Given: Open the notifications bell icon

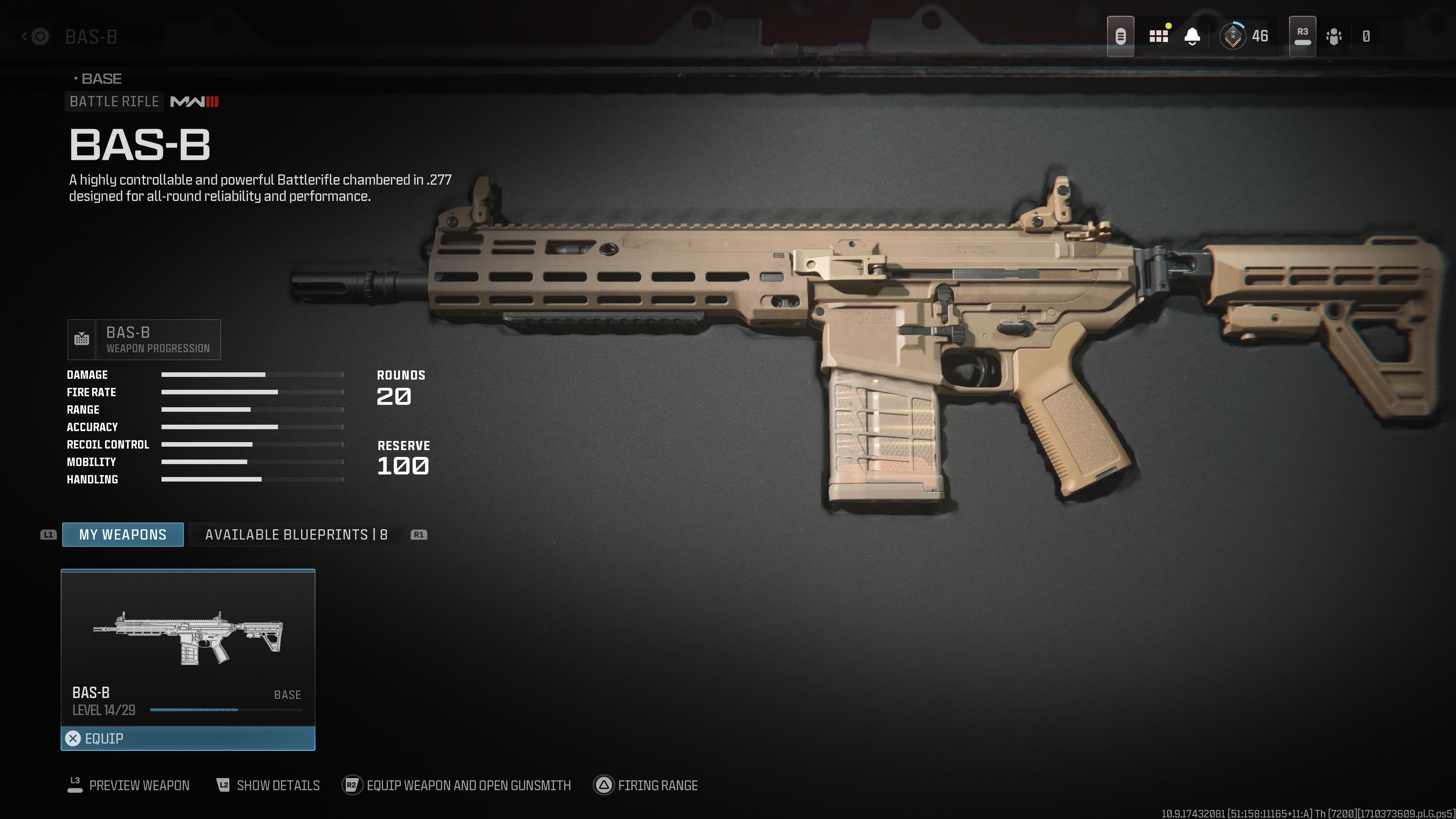Looking at the screenshot, I should tap(1192, 36).
